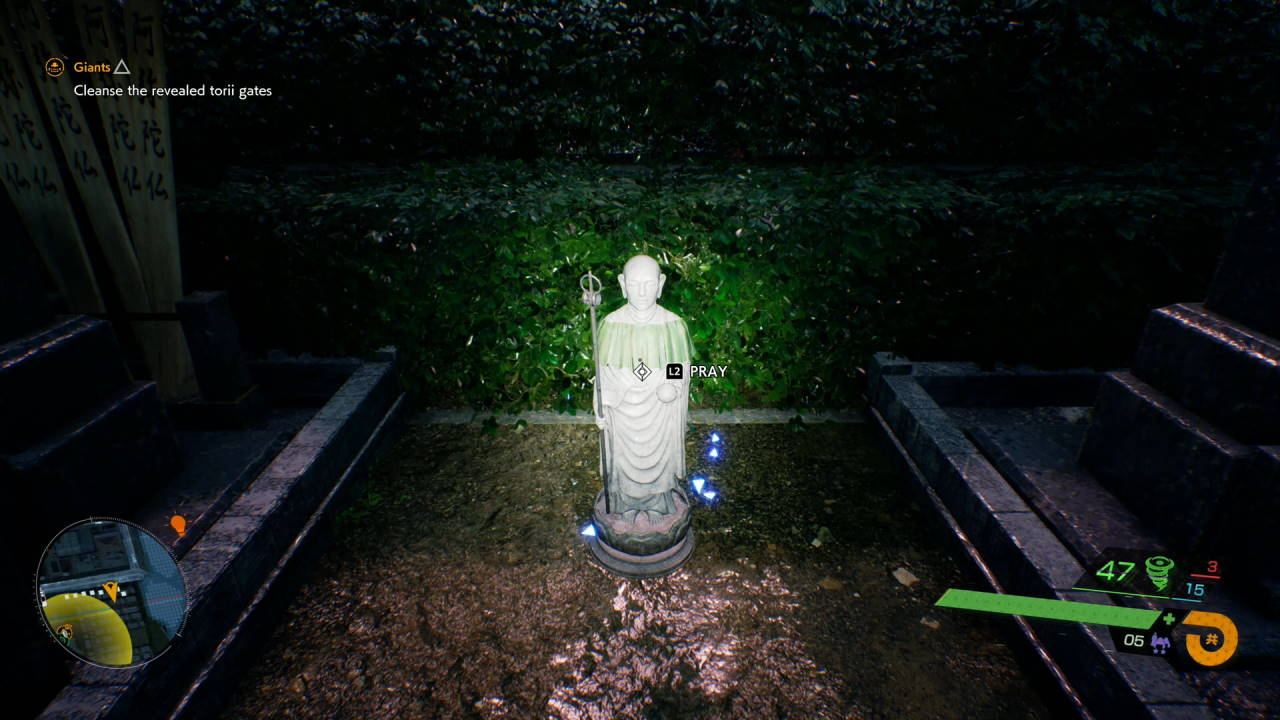Click the Giants quest emblem icon
Screen dimensions: 1280x720
pos(54,68)
